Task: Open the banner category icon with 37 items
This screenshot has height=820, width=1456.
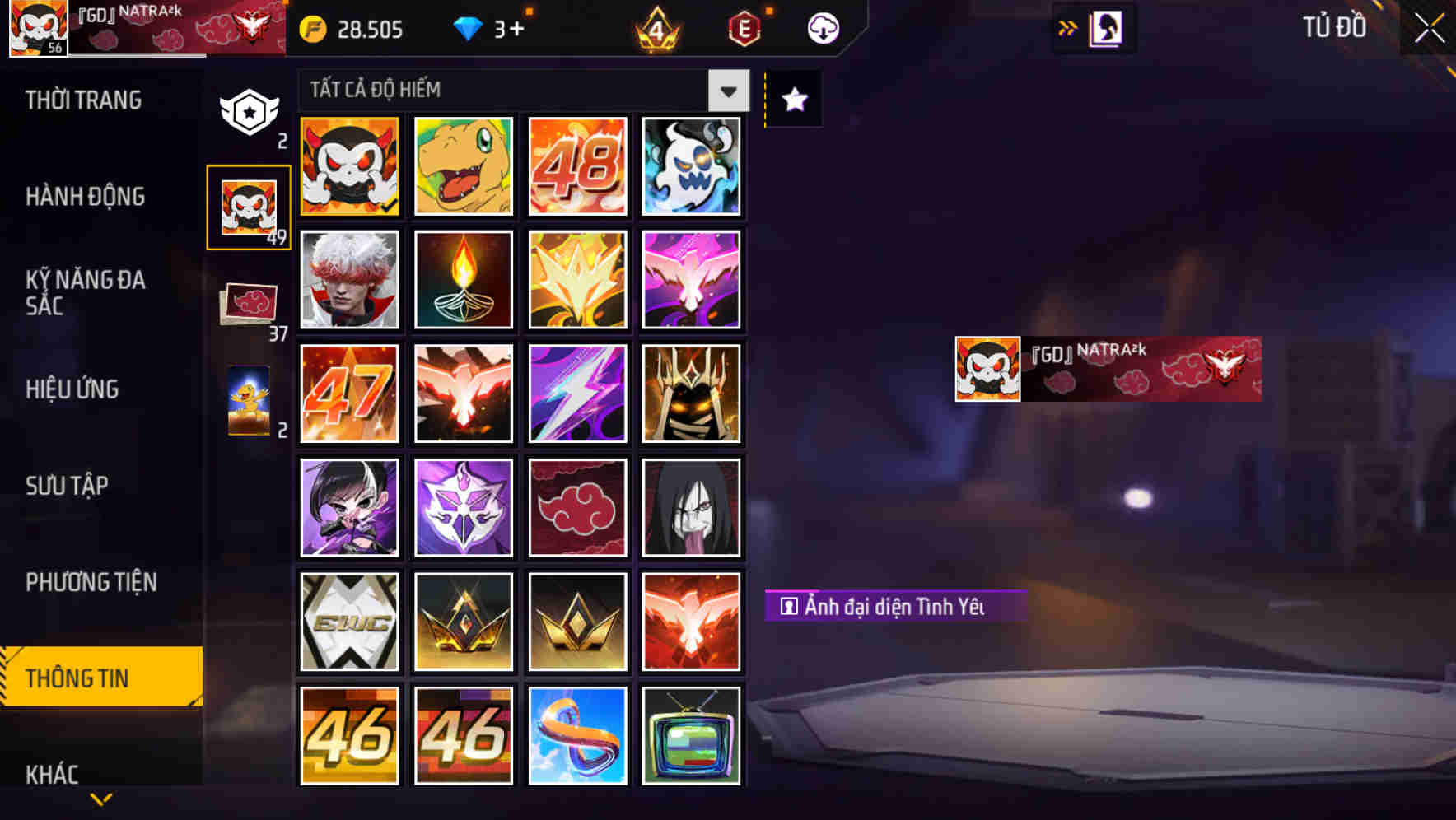Action: [248, 304]
